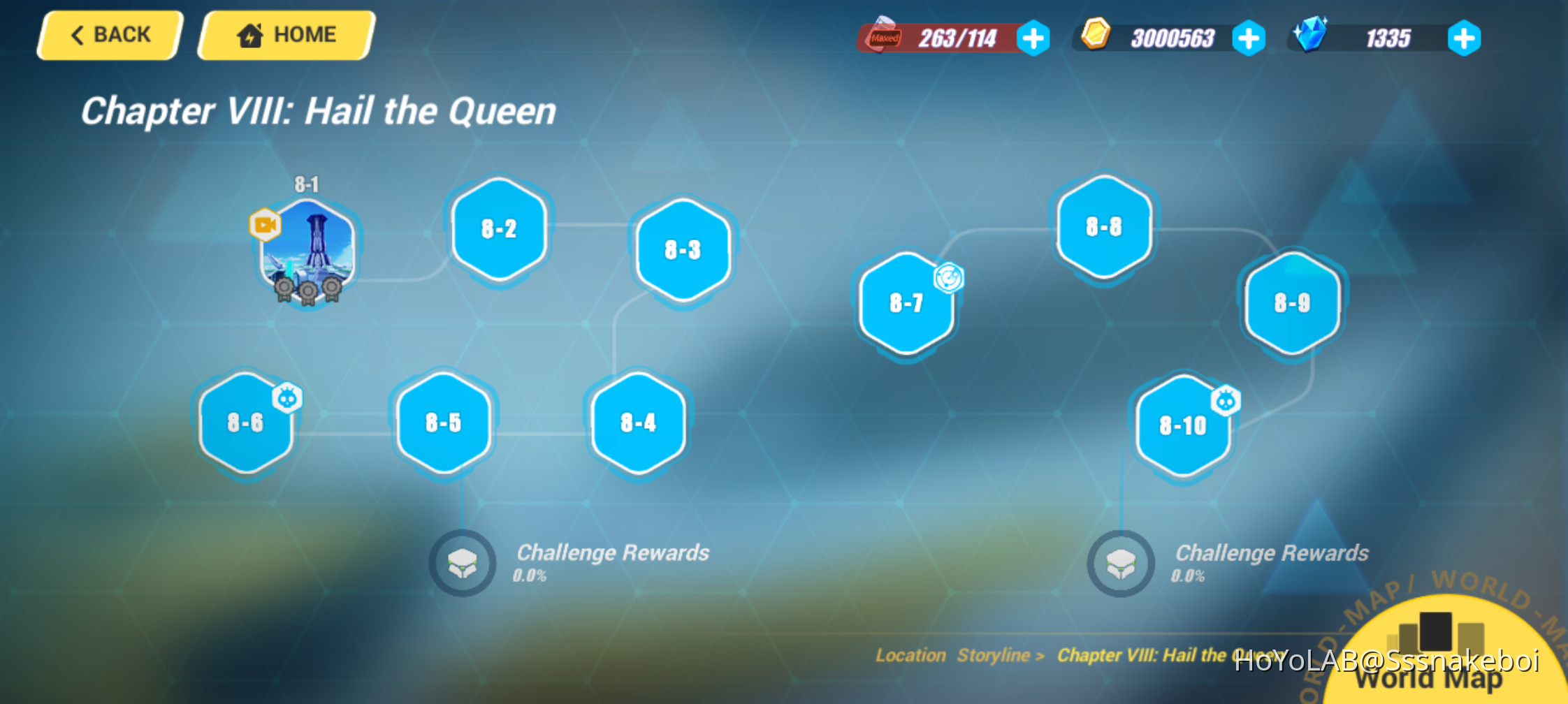Open the stamina refill plus icon
The image size is (1568, 704).
click(1032, 38)
